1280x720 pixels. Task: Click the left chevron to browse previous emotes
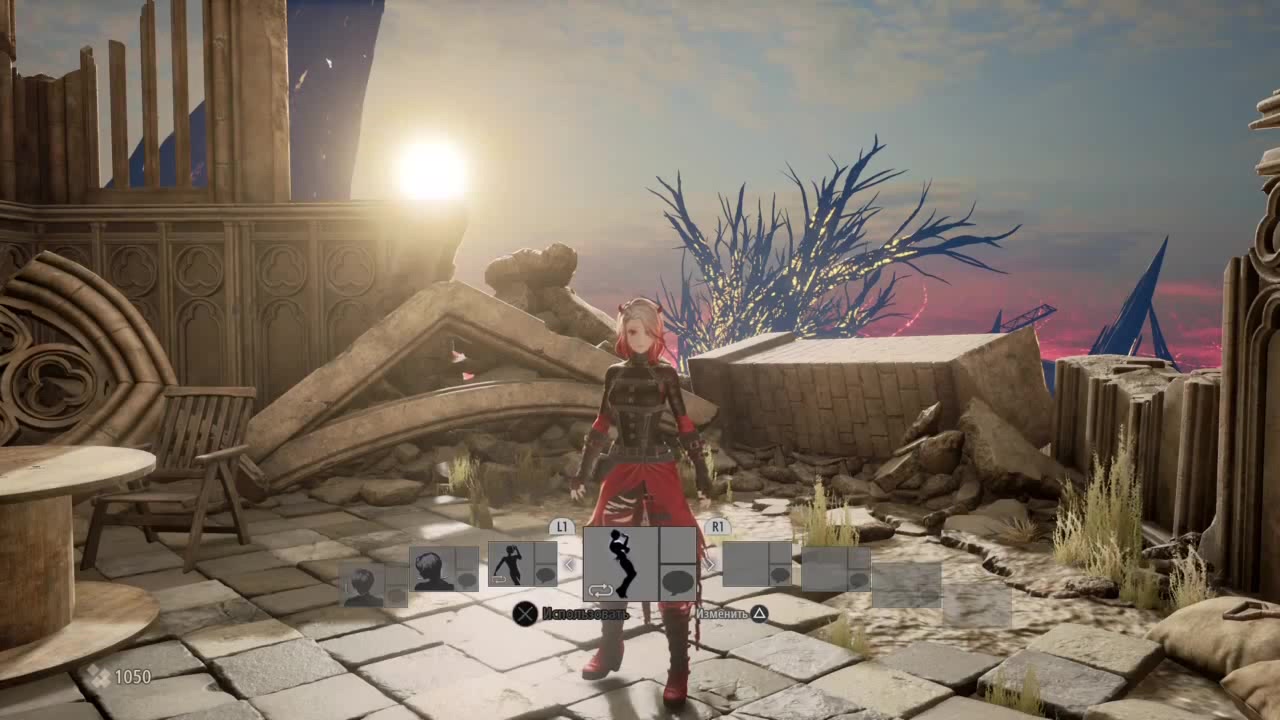(x=568, y=563)
